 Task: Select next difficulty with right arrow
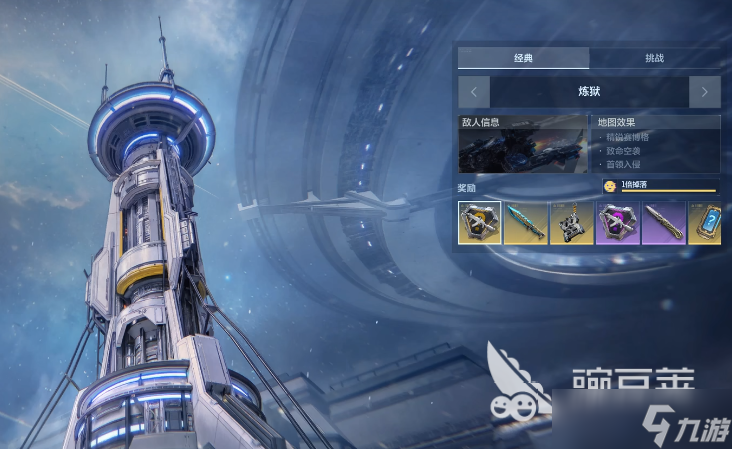[704, 92]
